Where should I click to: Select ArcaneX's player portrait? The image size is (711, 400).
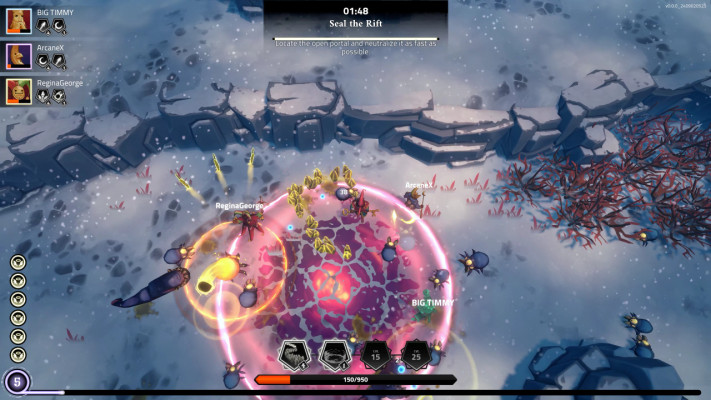[x=18, y=55]
